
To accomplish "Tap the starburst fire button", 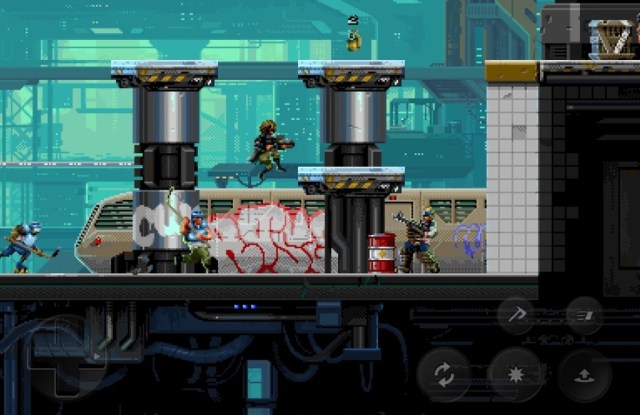I will pyautogui.click(x=516, y=375).
